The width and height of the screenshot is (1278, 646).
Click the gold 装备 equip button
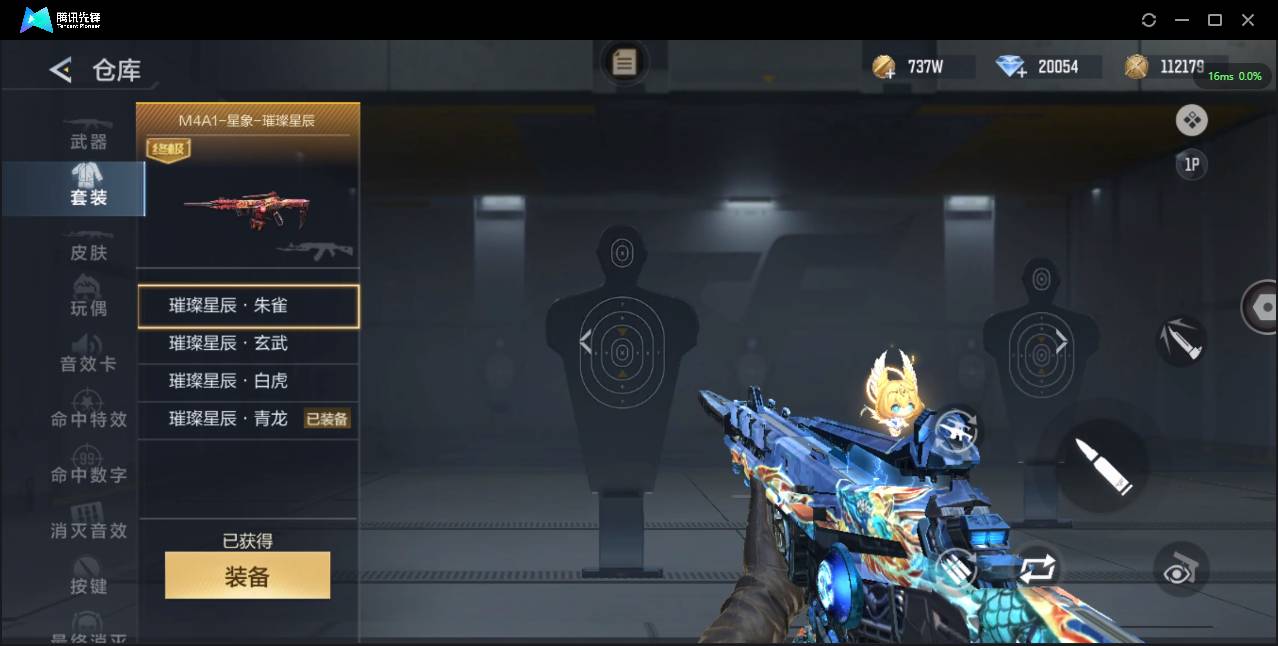click(x=247, y=576)
